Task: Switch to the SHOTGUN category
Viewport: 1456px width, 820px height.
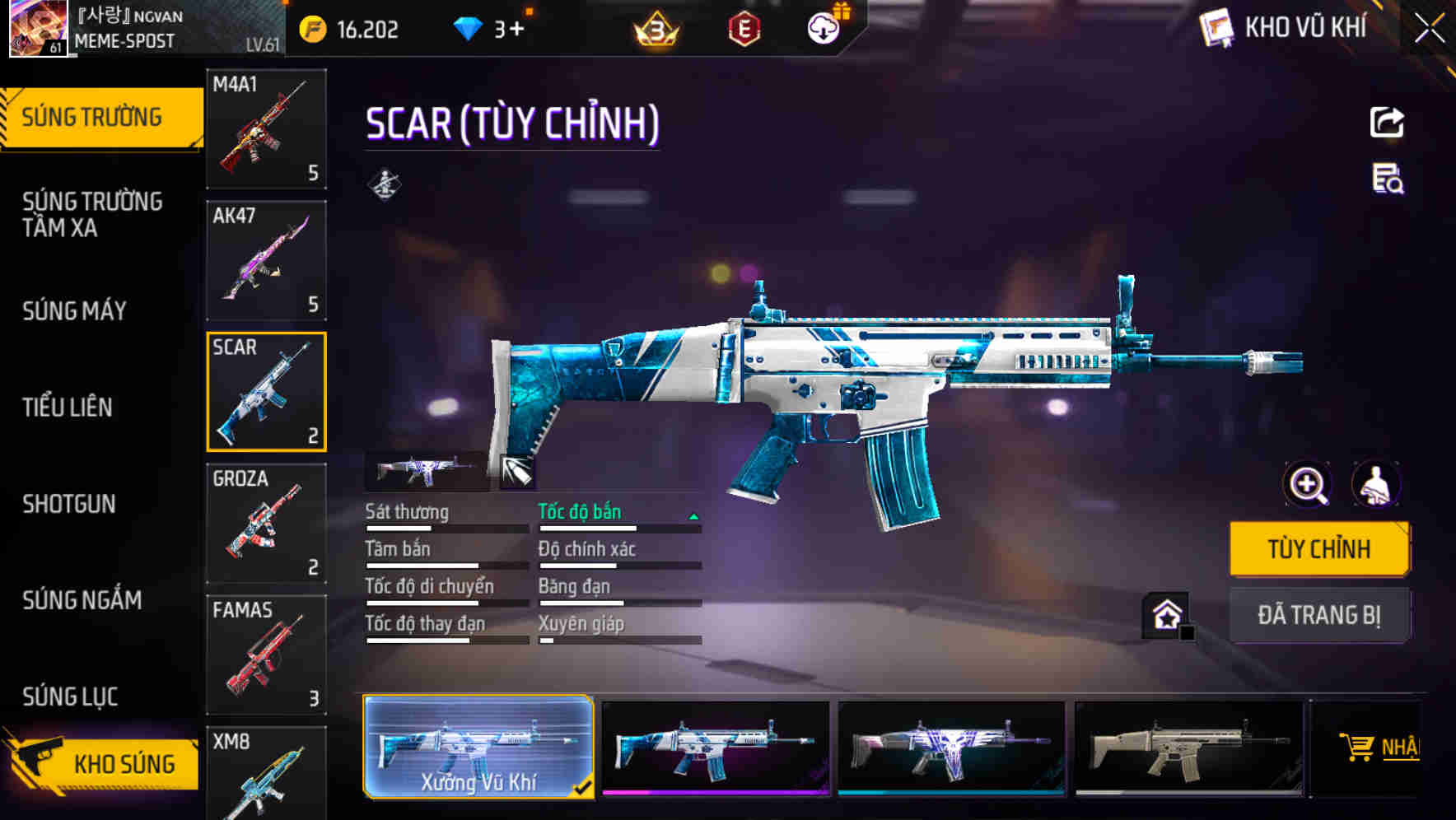Action: (70, 504)
